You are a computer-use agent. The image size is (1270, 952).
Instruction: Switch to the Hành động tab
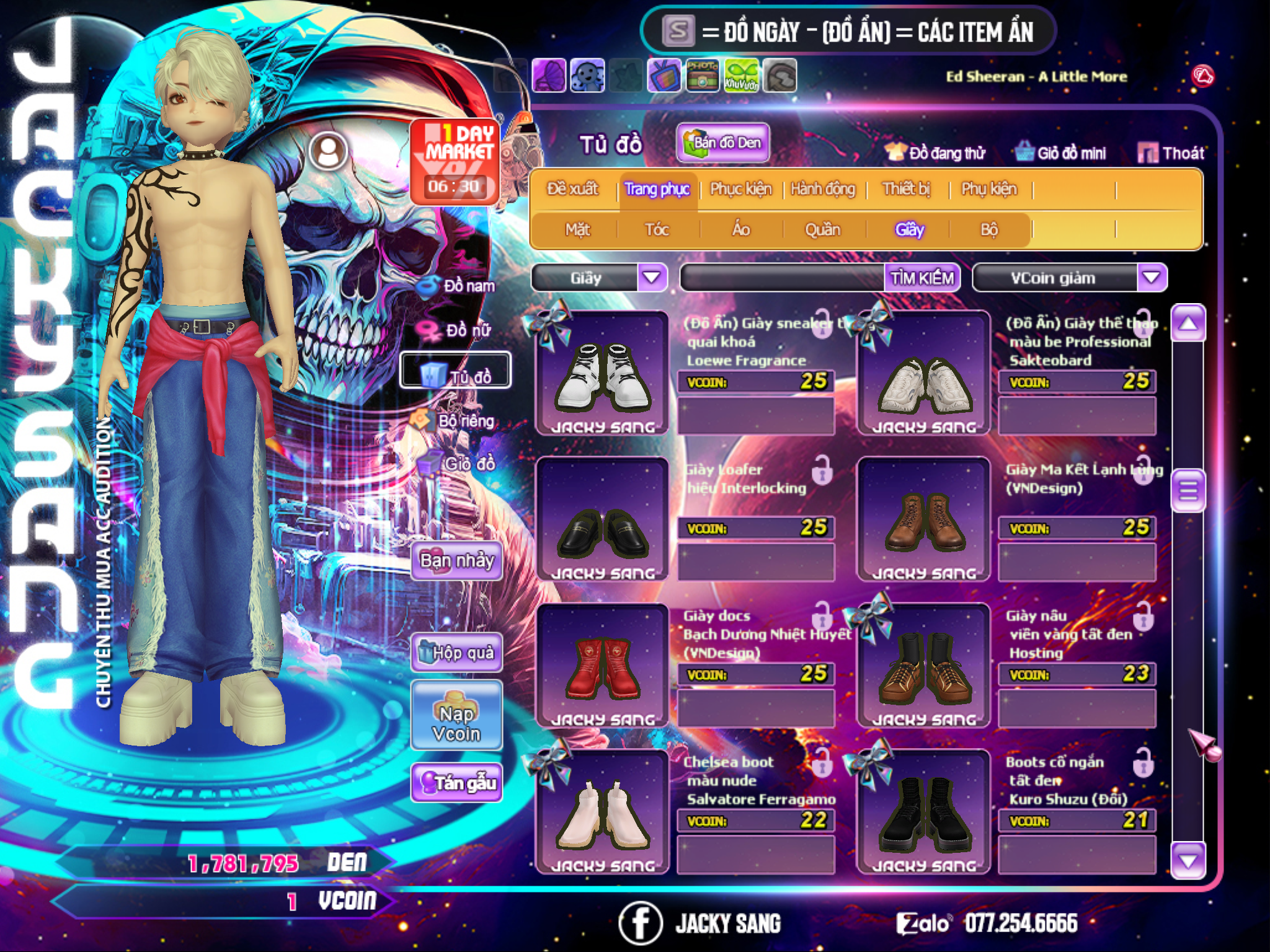823,189
